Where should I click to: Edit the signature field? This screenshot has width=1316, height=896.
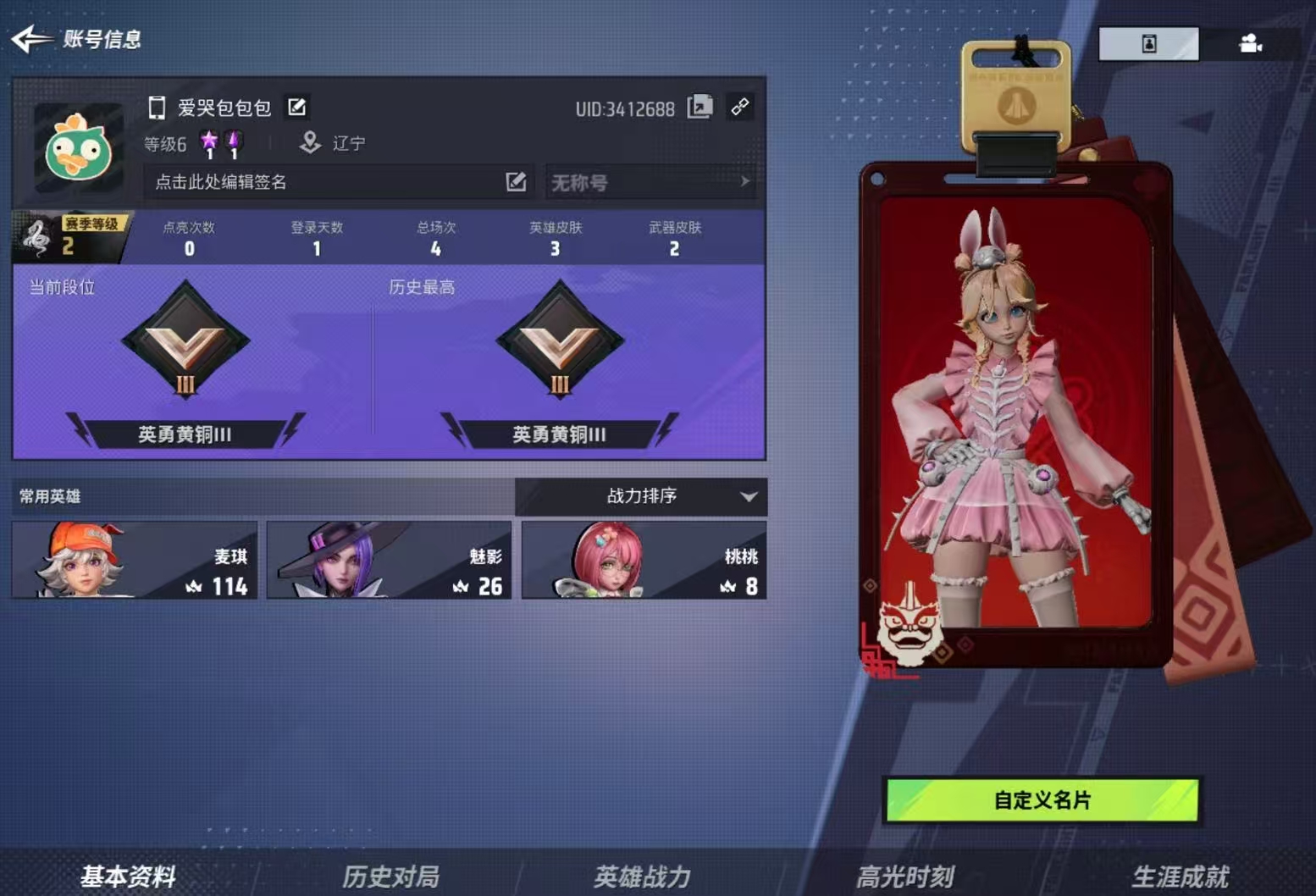click(339, 182)
